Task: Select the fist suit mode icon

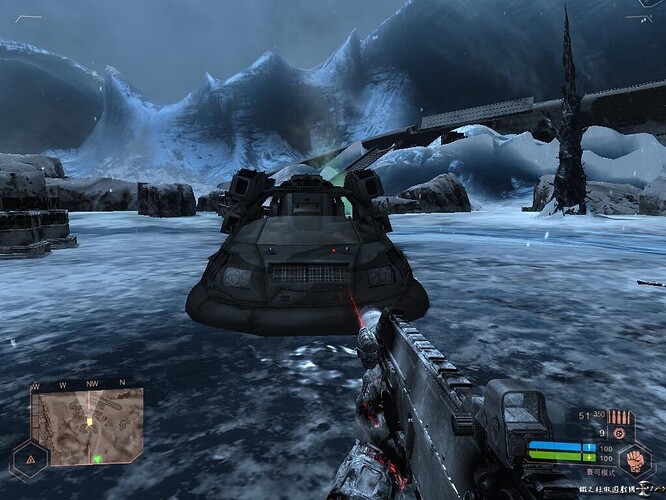Action: click(x=635, y=461)
